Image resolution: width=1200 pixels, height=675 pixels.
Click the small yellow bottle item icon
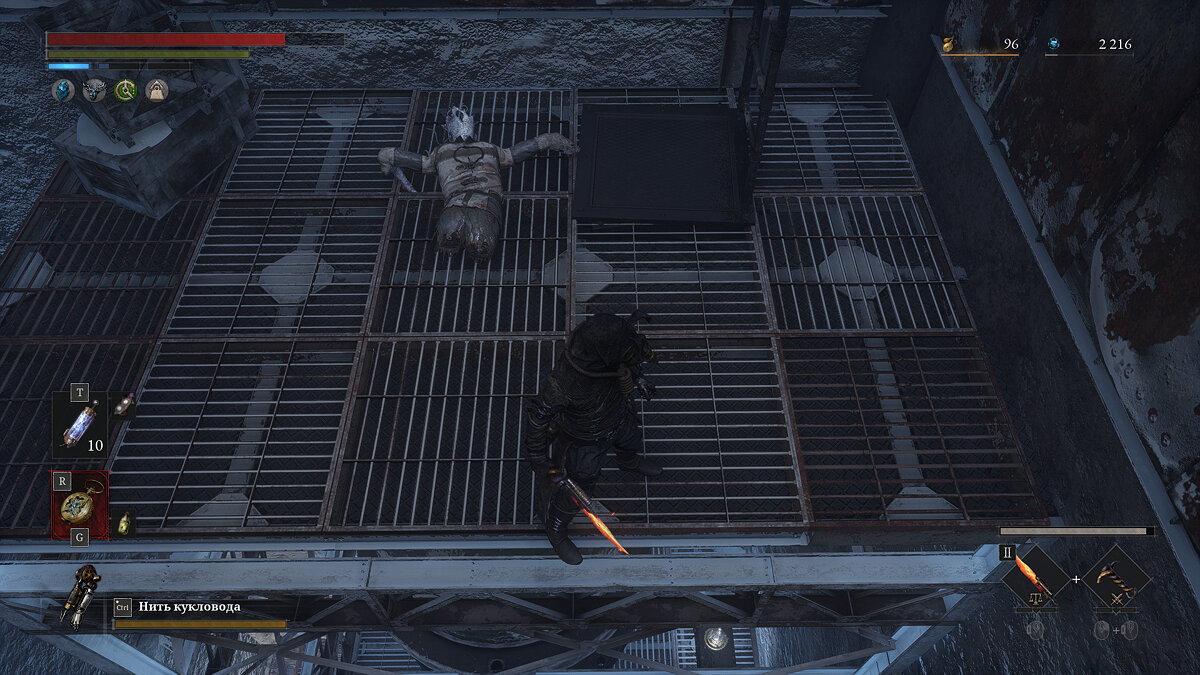(125, 522)
